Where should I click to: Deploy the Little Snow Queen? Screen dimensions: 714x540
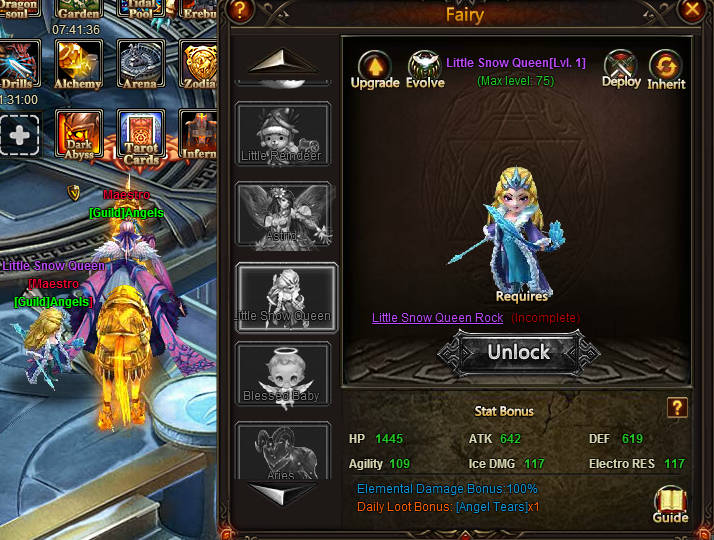[x=621, y=68]
